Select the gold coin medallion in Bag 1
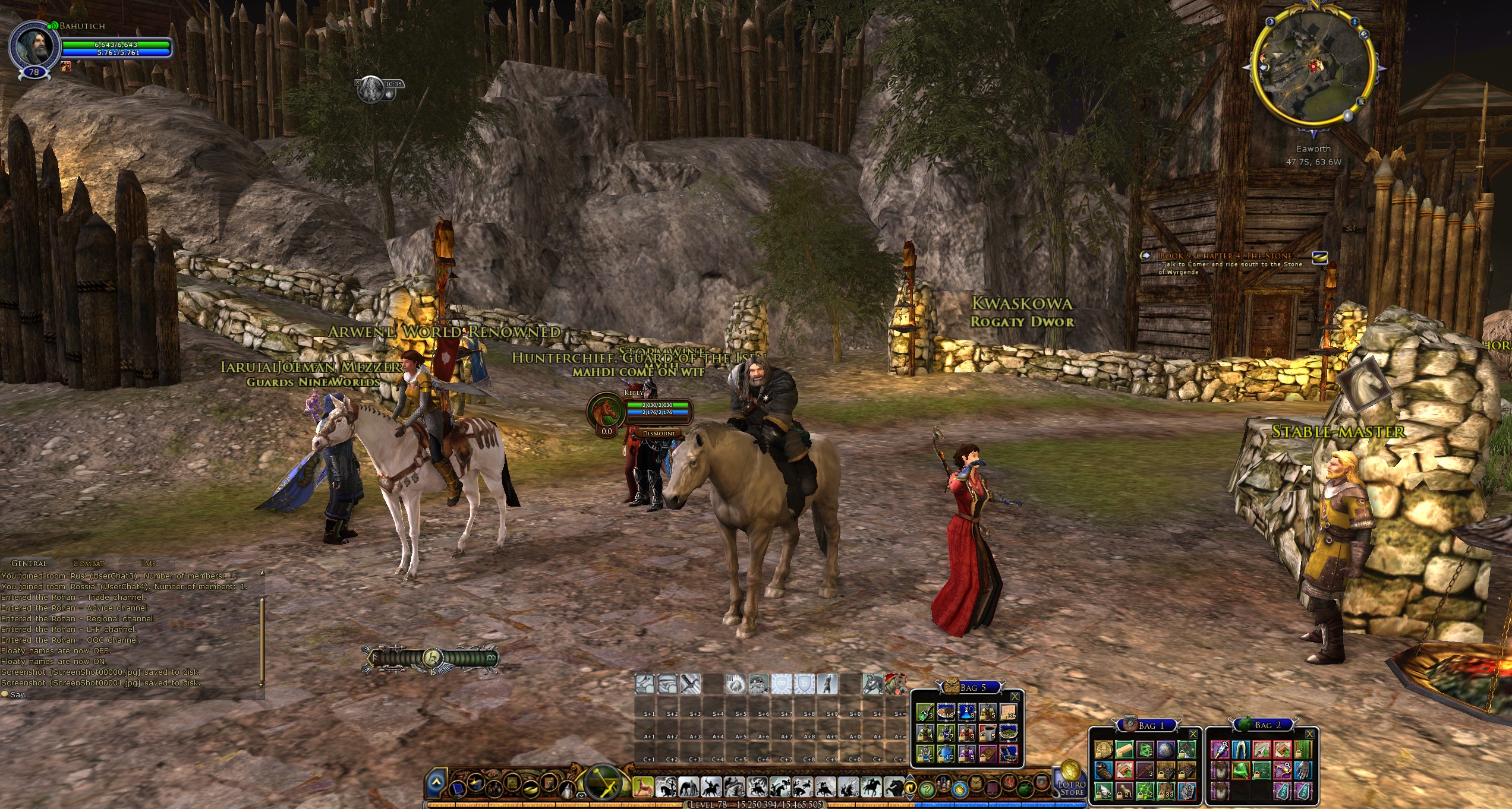The height and width of the screenshot is (809, 1512). click(x=1104, y=750)
